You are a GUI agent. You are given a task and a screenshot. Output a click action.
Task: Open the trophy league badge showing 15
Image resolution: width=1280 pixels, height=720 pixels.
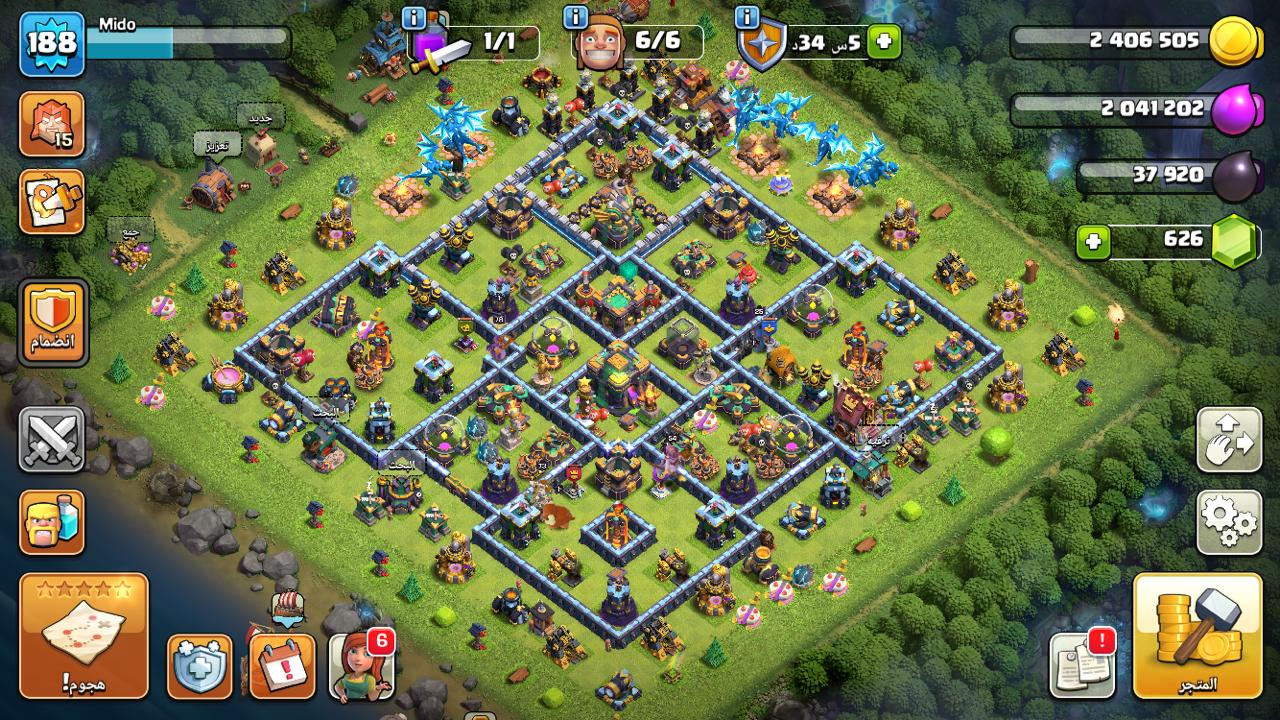point(52,124)
